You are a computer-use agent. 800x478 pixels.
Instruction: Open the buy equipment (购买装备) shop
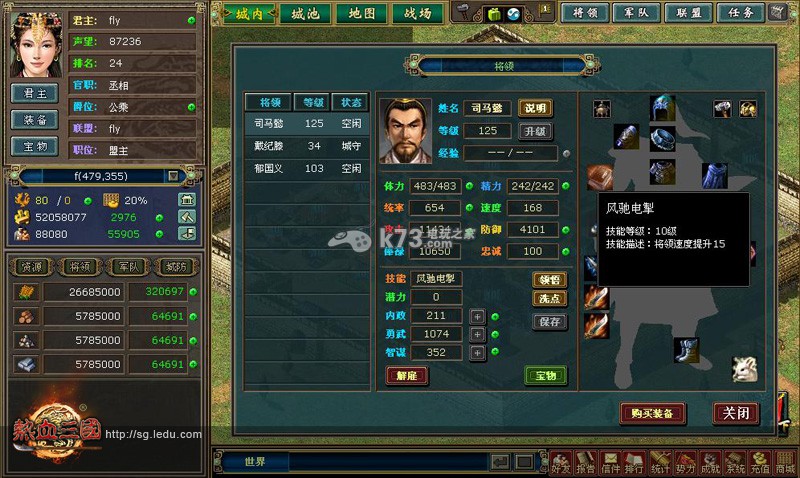(652, 412)
